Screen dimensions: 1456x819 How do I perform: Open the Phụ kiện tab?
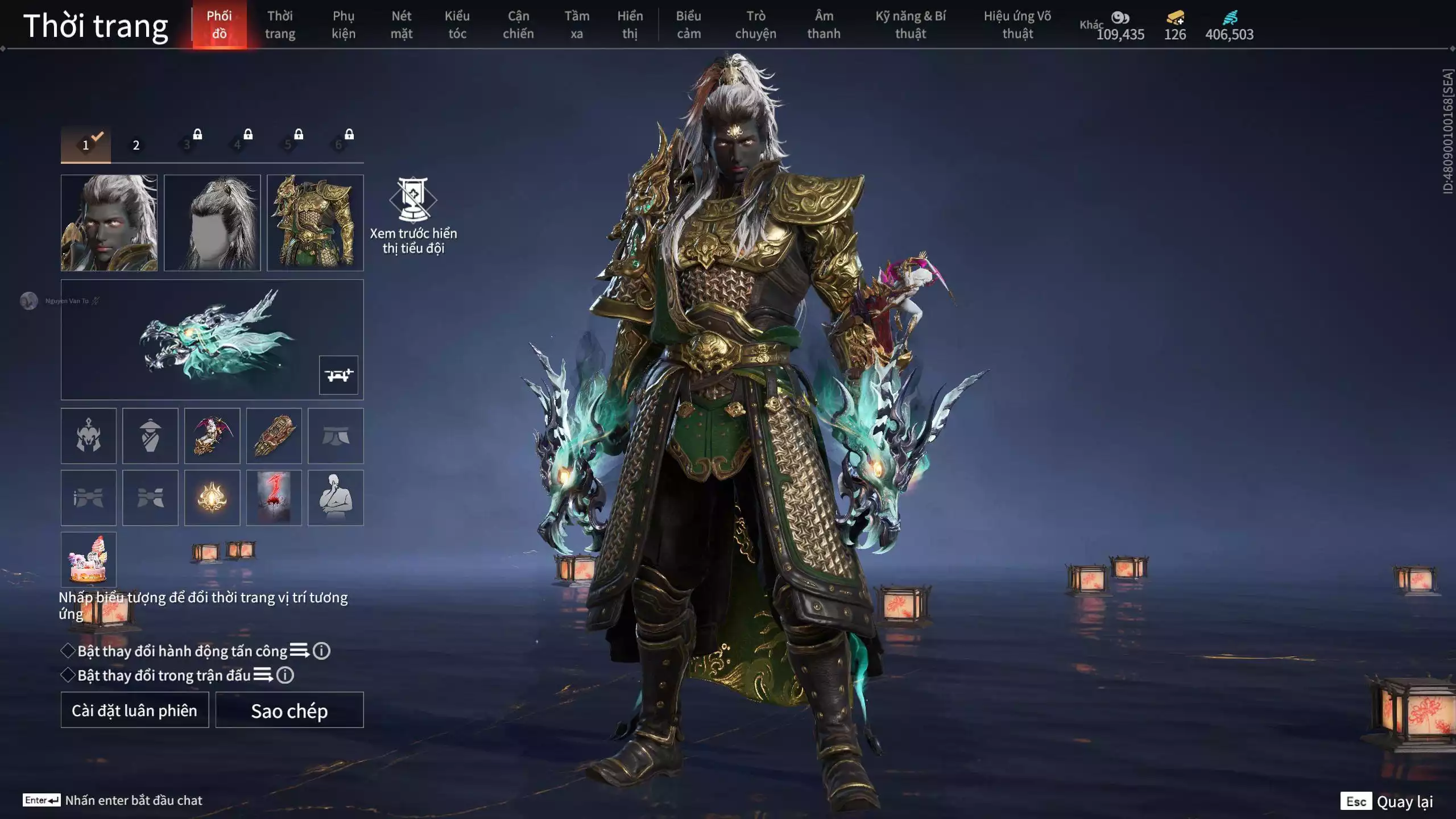pos(344,24)
